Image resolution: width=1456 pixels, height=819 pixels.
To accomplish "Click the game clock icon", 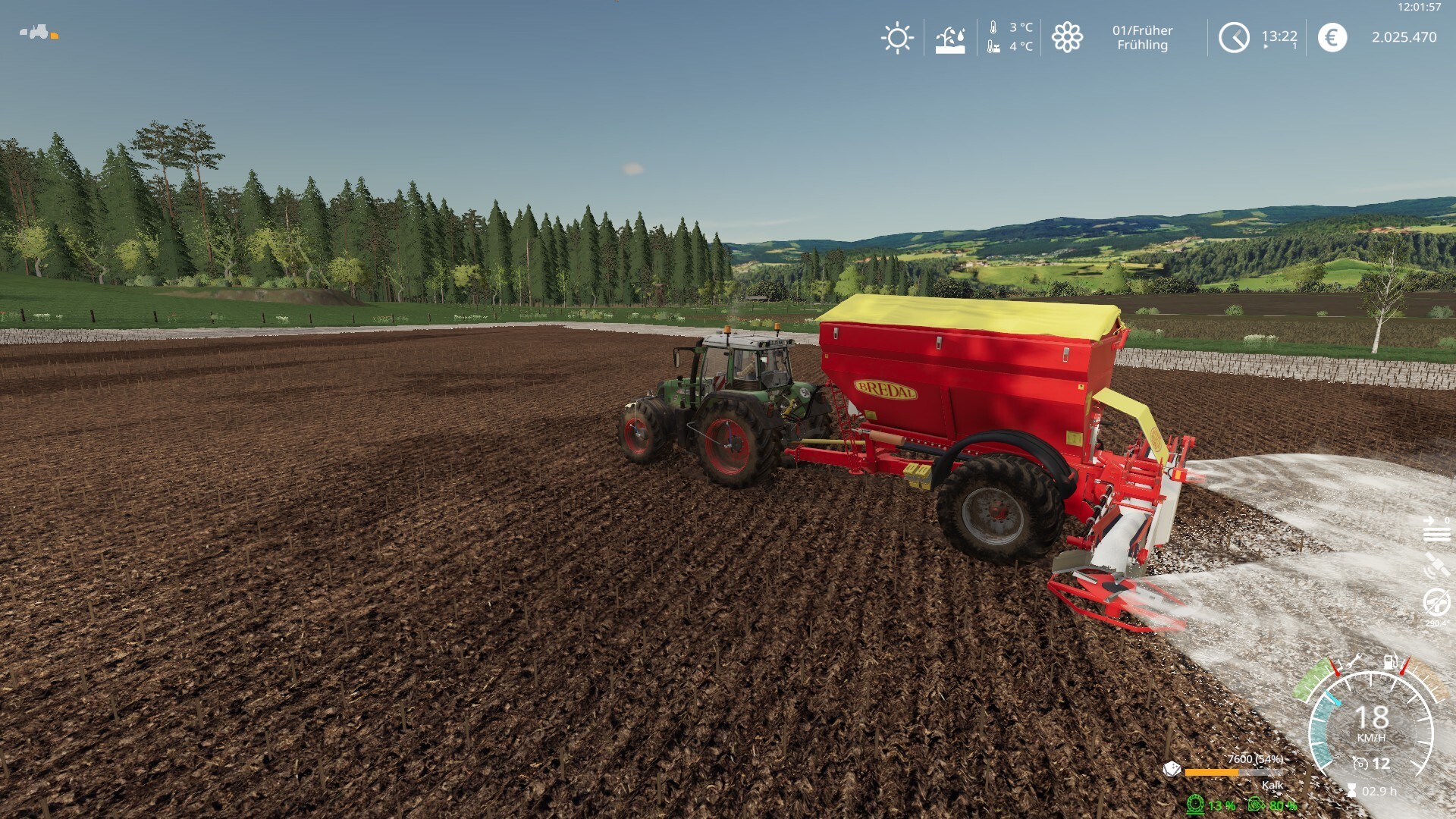I will click(1234, 37).
